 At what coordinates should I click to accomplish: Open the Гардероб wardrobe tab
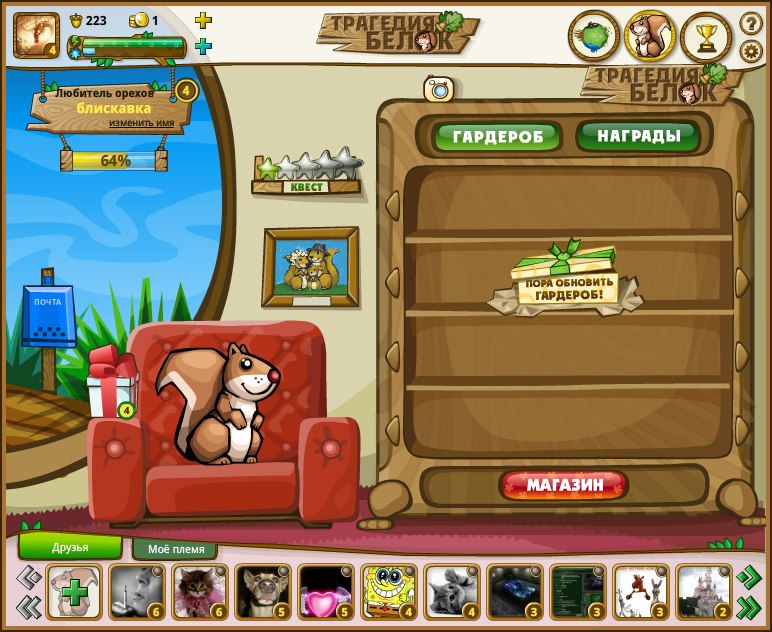tap(497, 136)
